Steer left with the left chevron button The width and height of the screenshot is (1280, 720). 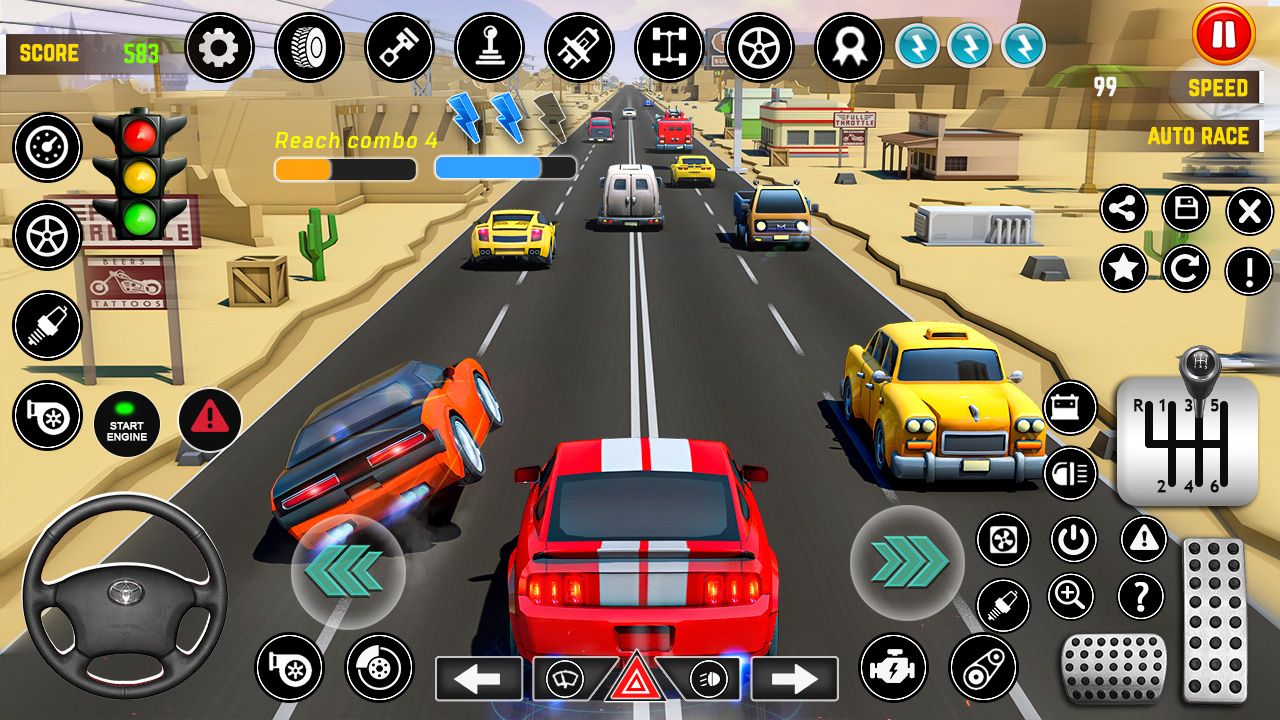tap(347, 571)
